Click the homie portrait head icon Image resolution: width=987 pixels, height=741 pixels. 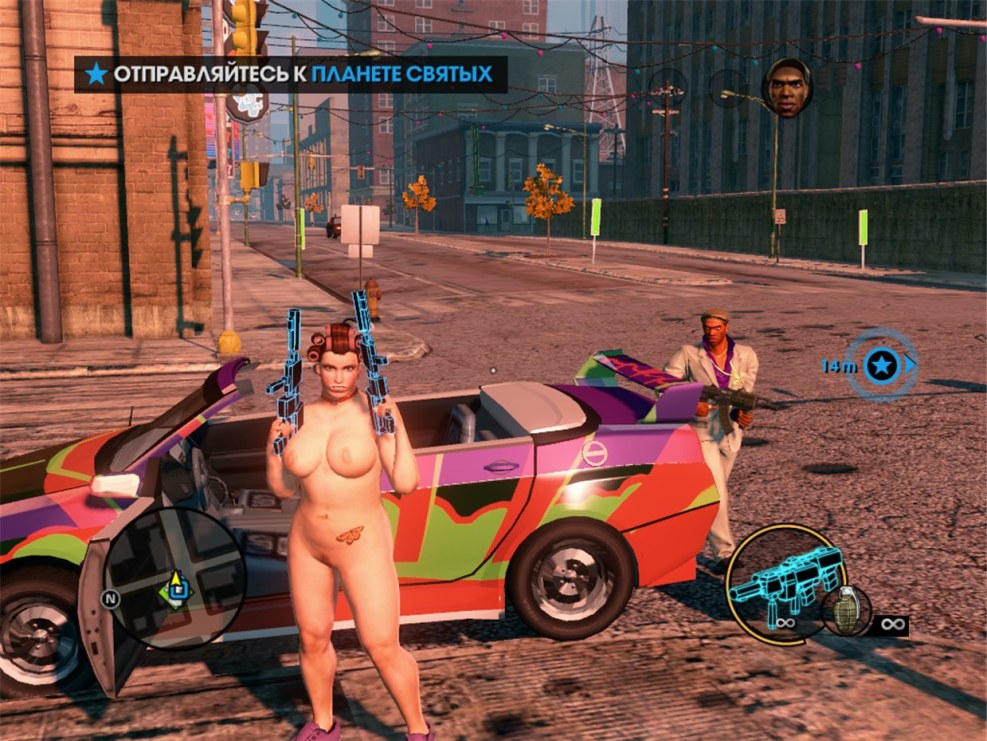click(x=788, y=87)
